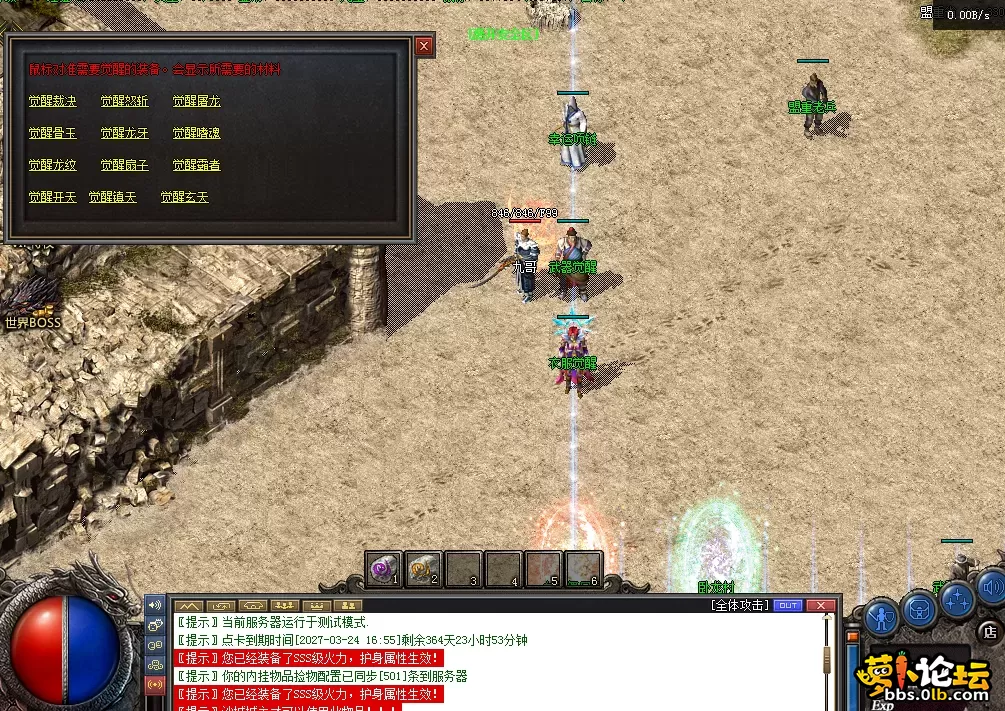Viewport: 1005px width, 711px height.
Task: Pick the 觉醒霸者 awakening link
Action: [196, 165]
